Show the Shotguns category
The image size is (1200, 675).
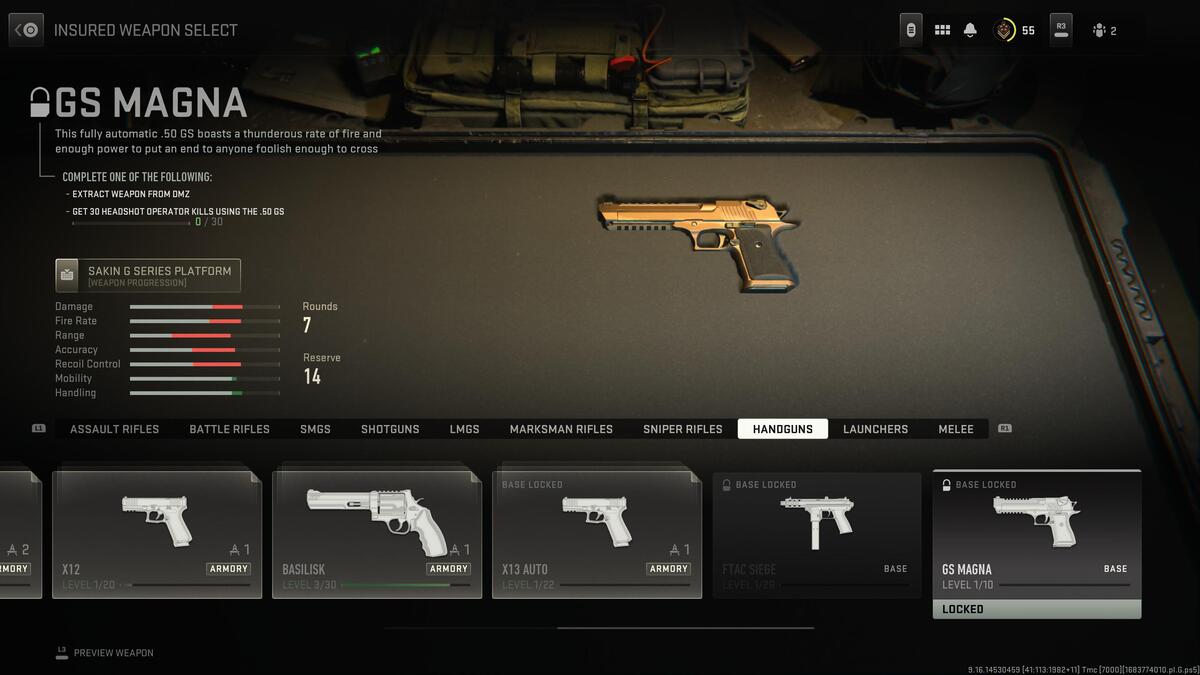(390, 429)
